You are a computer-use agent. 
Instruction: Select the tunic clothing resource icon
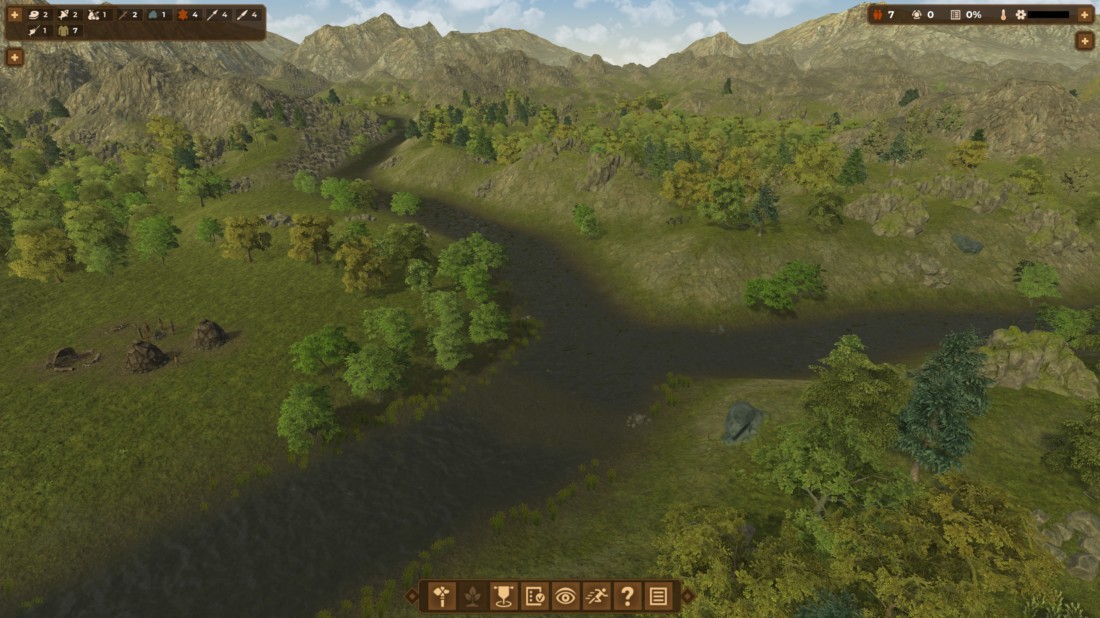[64, 31]
